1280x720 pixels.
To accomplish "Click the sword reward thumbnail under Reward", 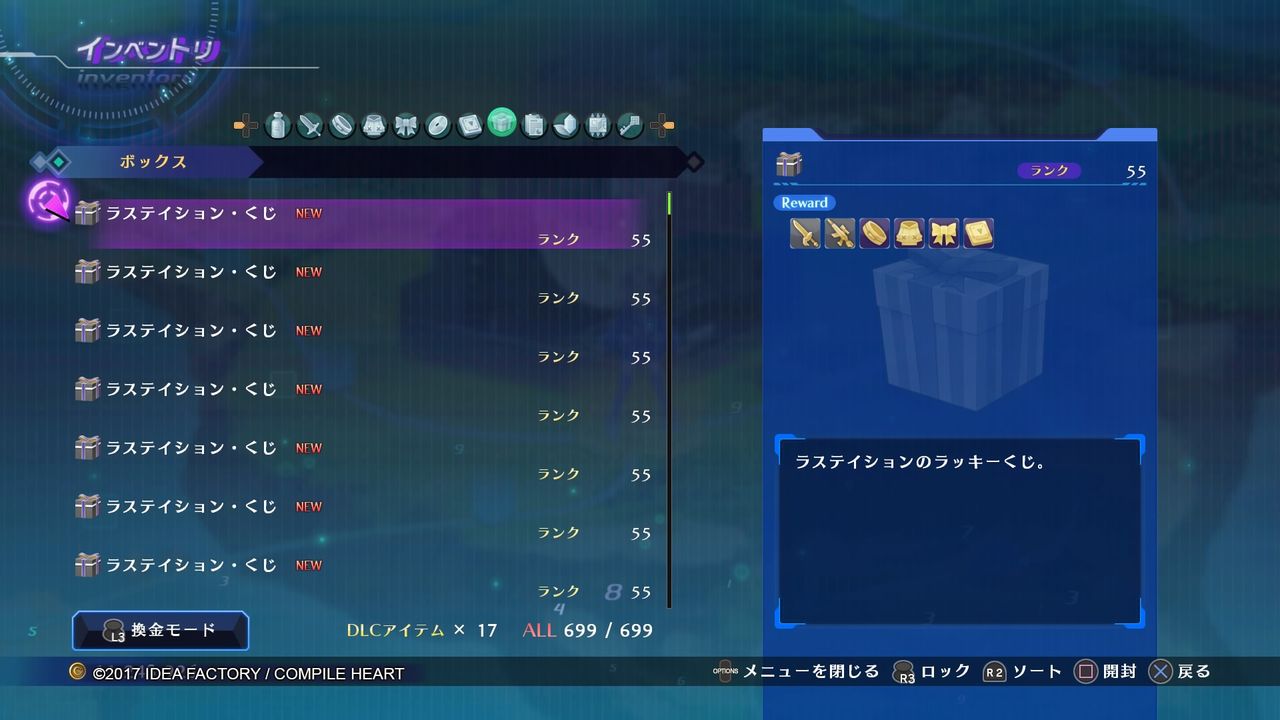I will [806, 233].
